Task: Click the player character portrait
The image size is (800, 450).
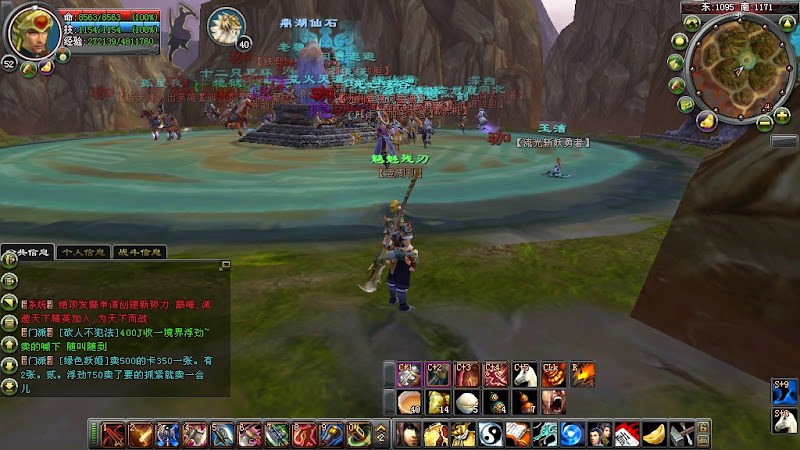Action: tap(33, 30)
